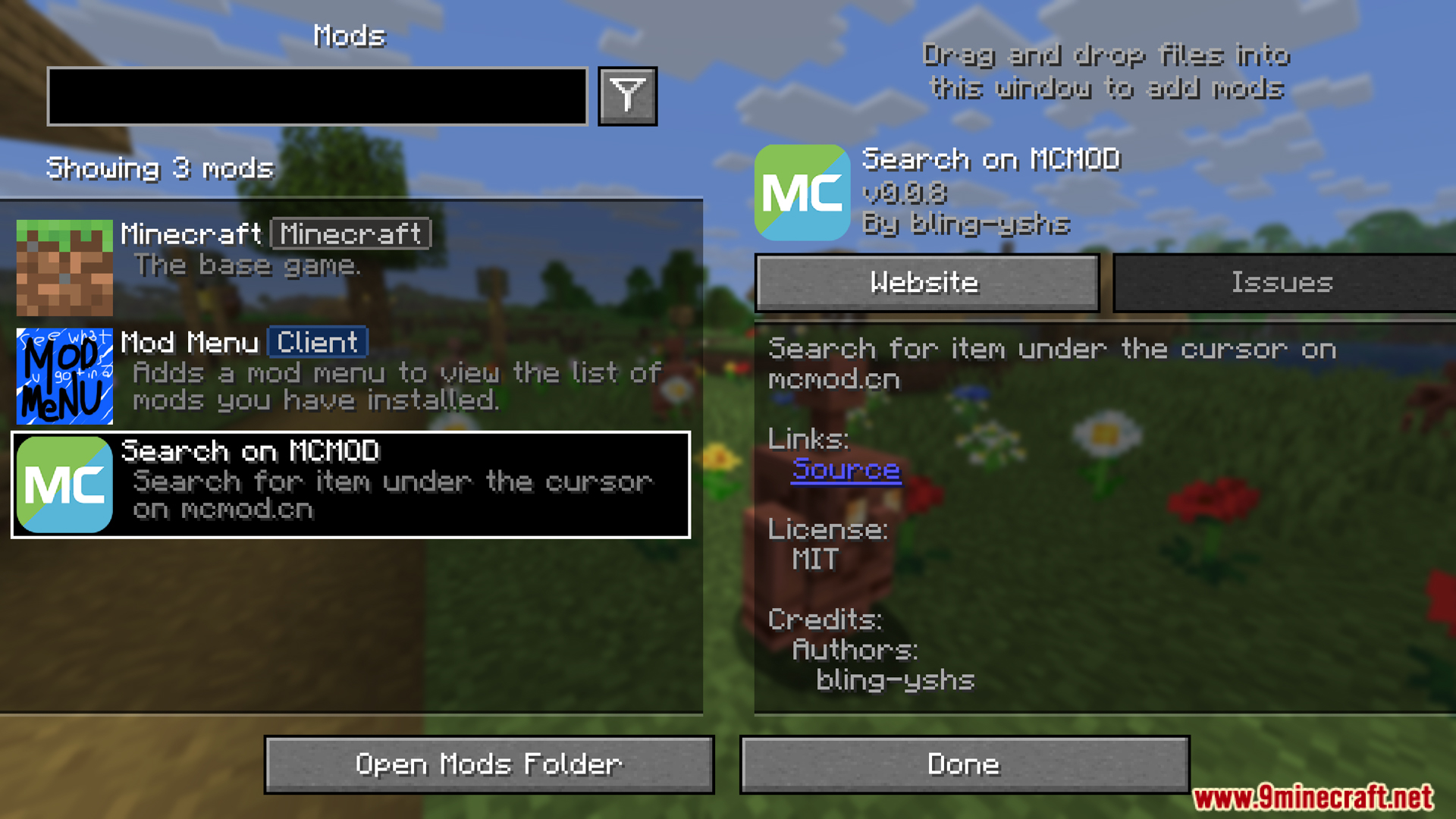Click the Minecraft grass block mod icon
This screenshot has width=1456, height=819.
point(64,267)
